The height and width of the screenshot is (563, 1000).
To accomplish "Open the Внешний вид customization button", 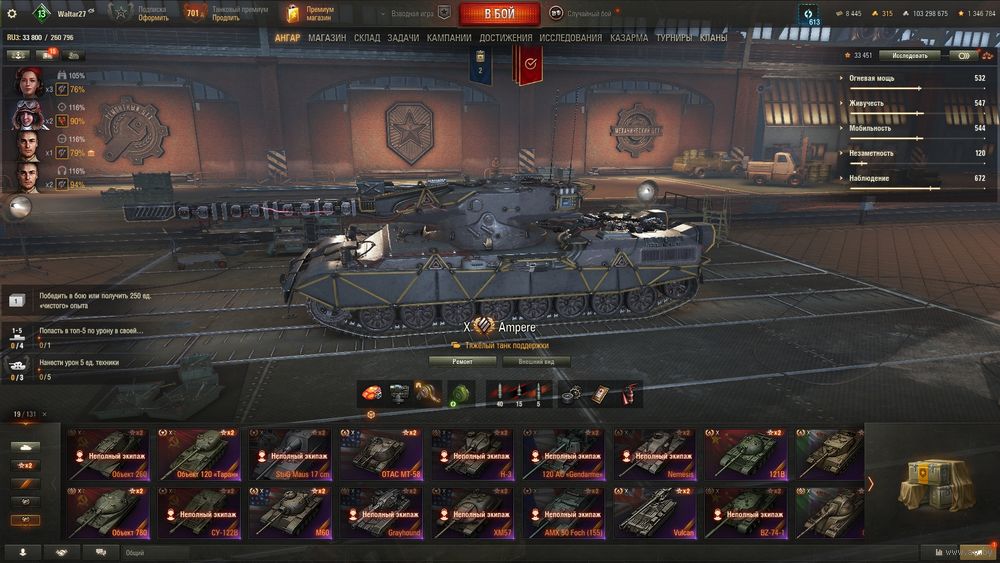I will click(x=535, y=361).
